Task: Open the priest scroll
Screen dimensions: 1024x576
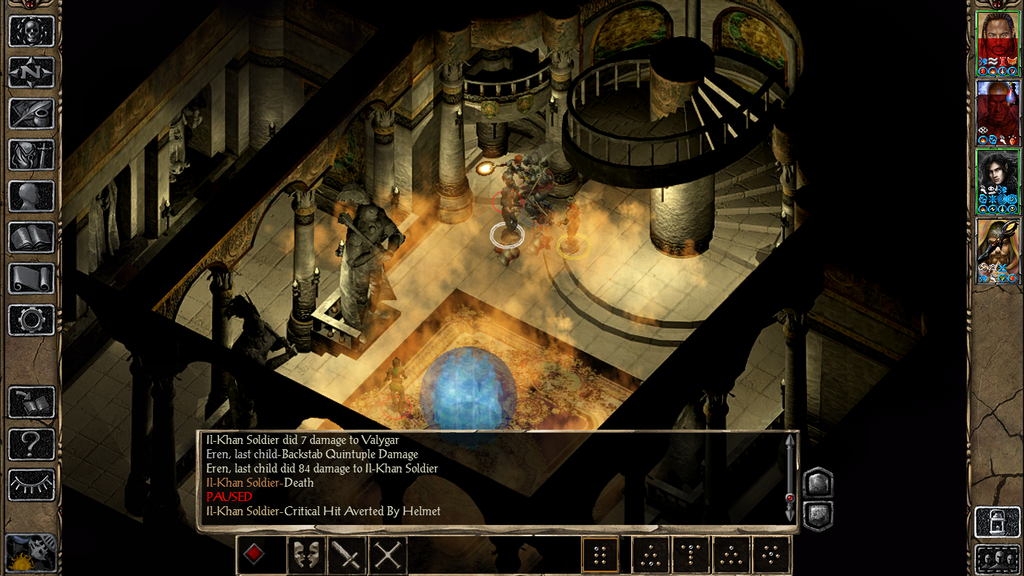Action: click(31, 278)
